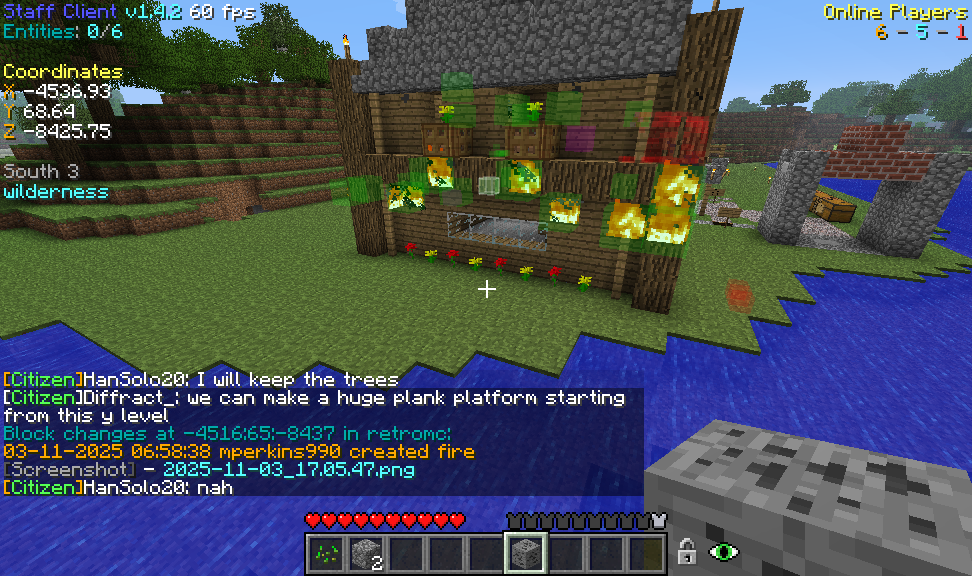Select the gravel stack of two
This screenshot has height=576, width=972.
coord(365,551)
